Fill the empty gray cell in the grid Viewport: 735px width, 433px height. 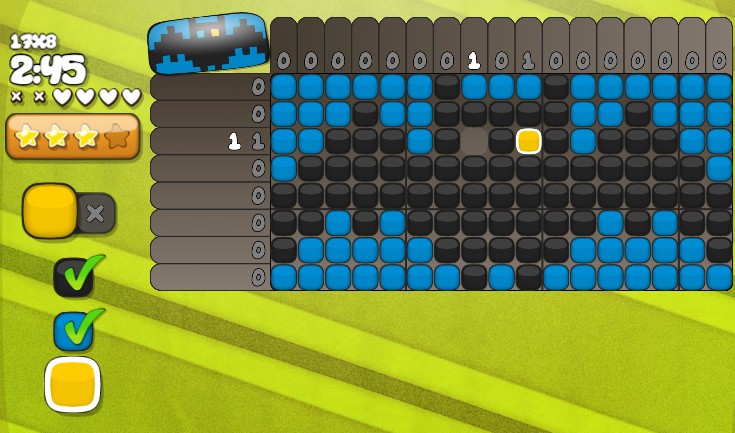(x=474, y=141)
